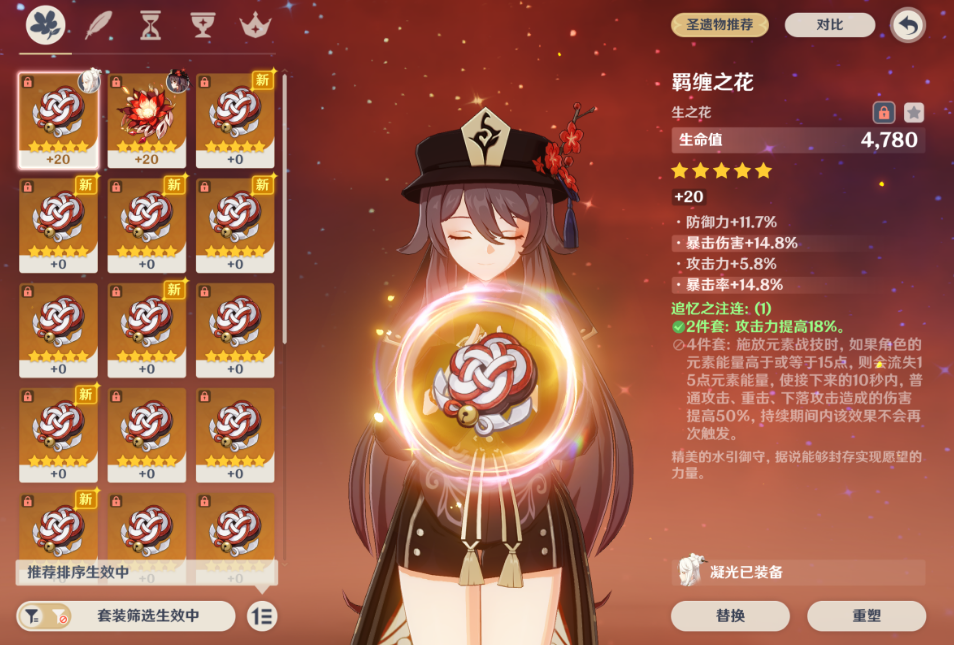Select the red flower artifact at +20
Screen dimensions: 954x645
(147, 119)
